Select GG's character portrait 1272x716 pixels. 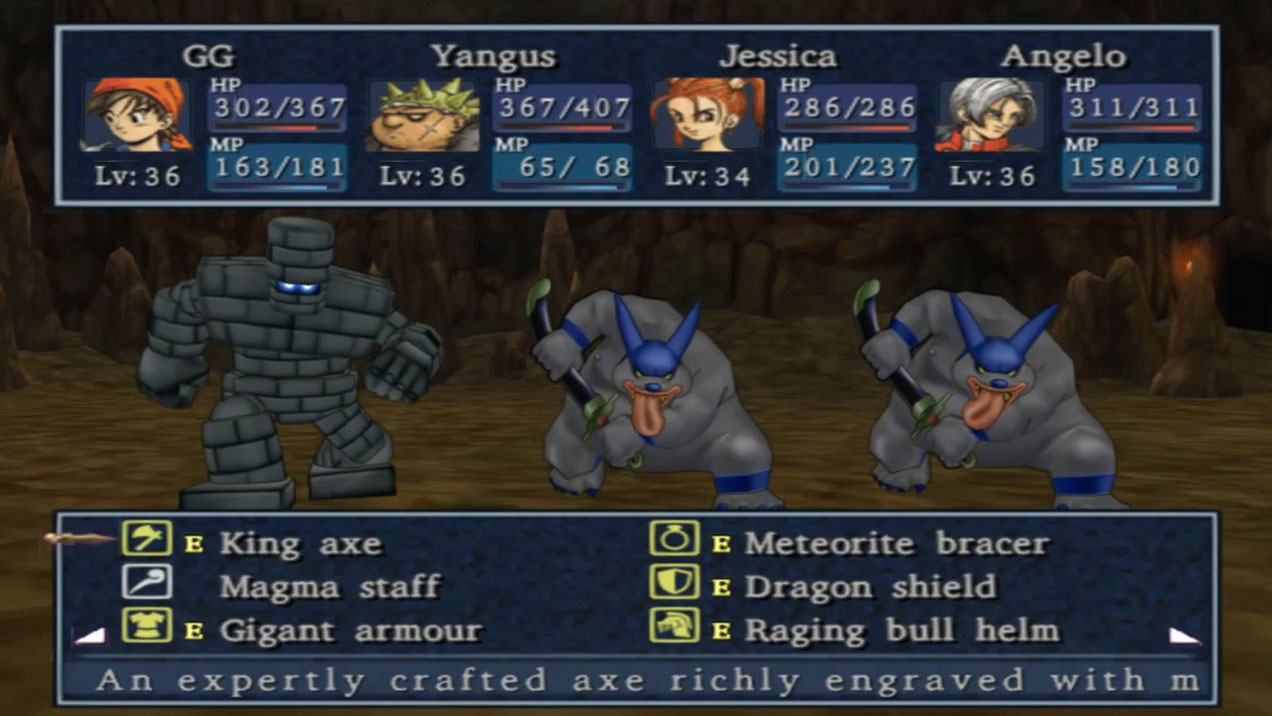tap(137, 114)
